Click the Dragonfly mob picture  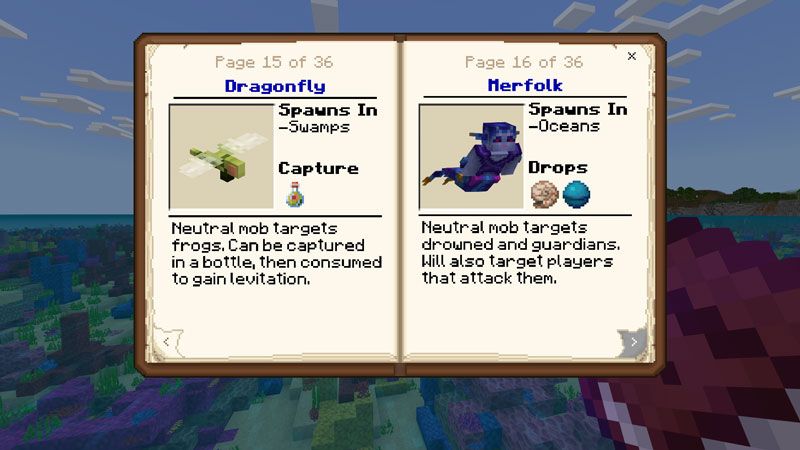222,157
